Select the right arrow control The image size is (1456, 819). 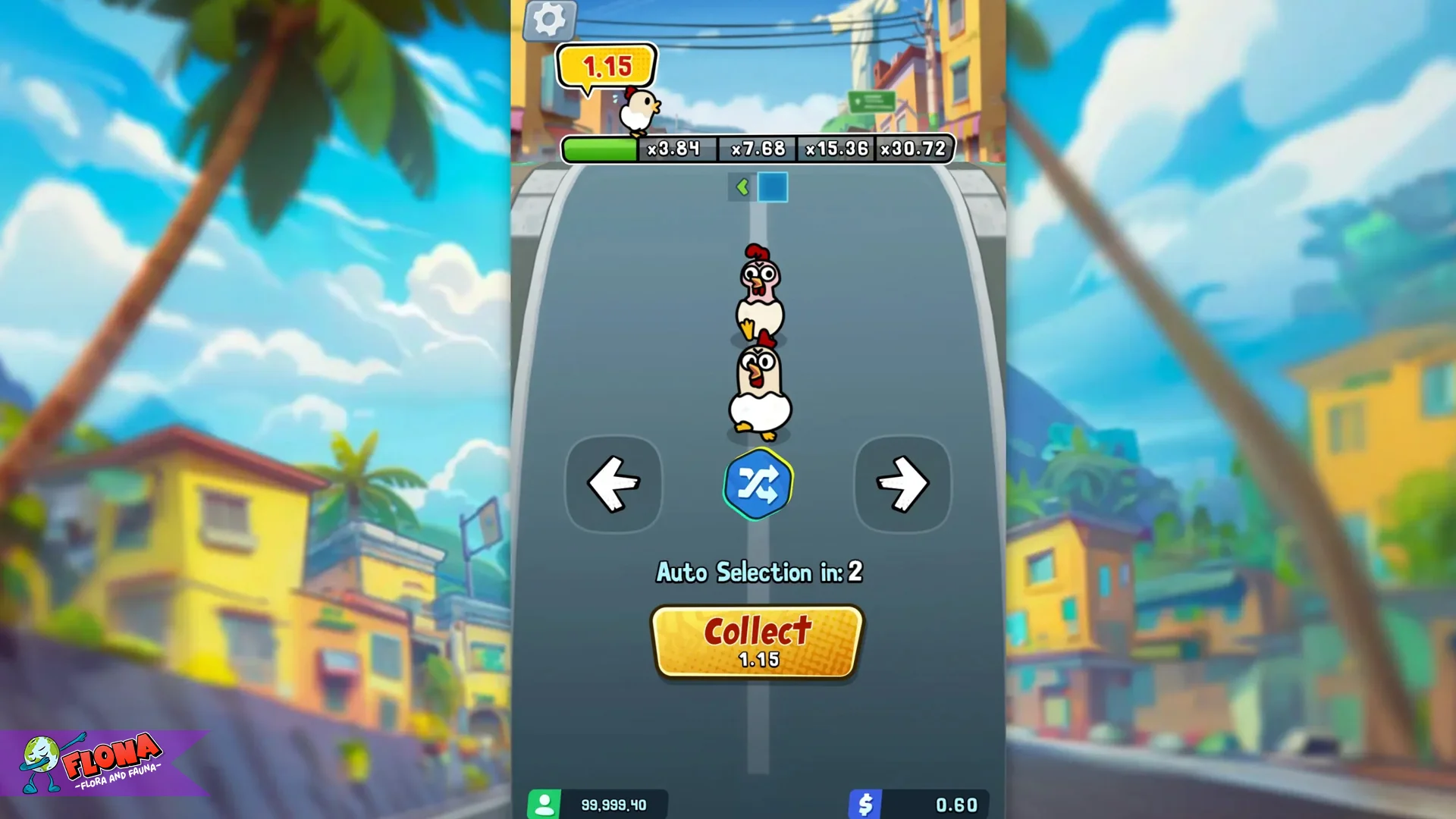click(x=901, y=484)
